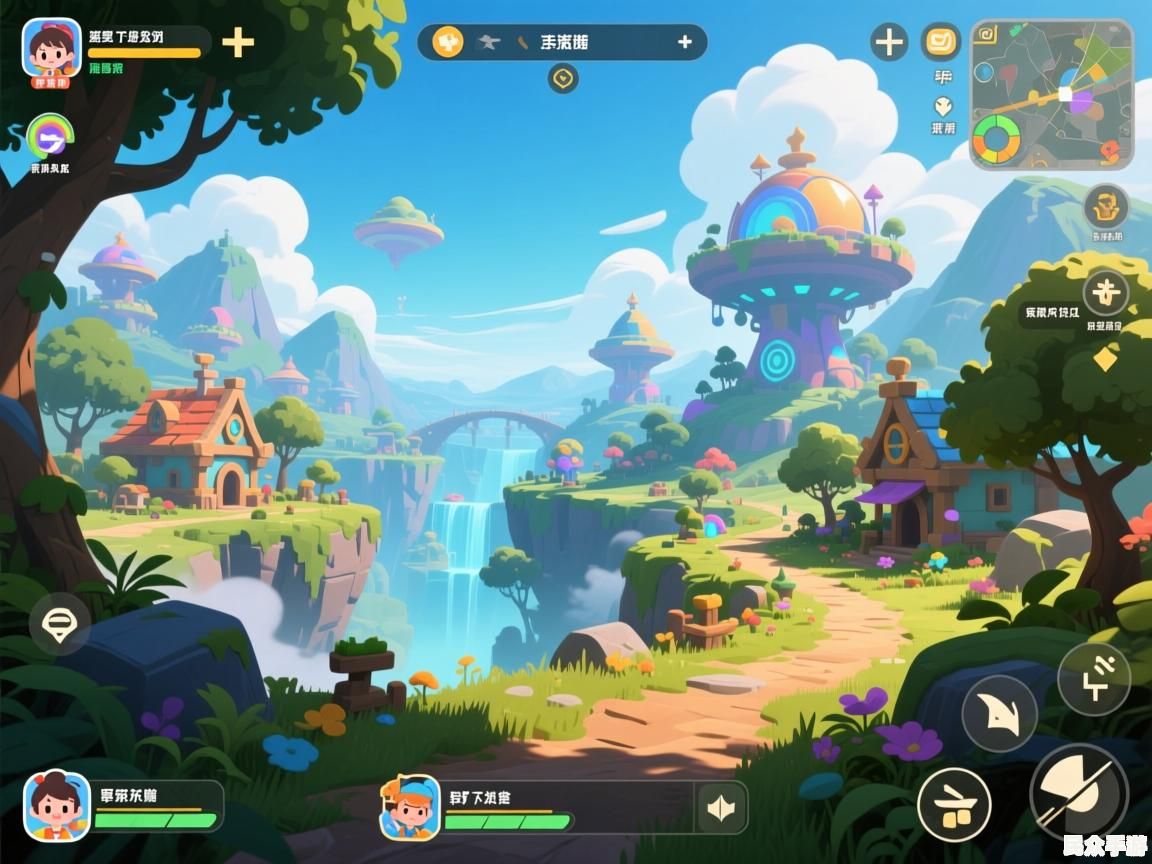This screenshot has height=864, width=1152.
Task: Add currency with the top bar's white plus
Action: click(685, 42)
